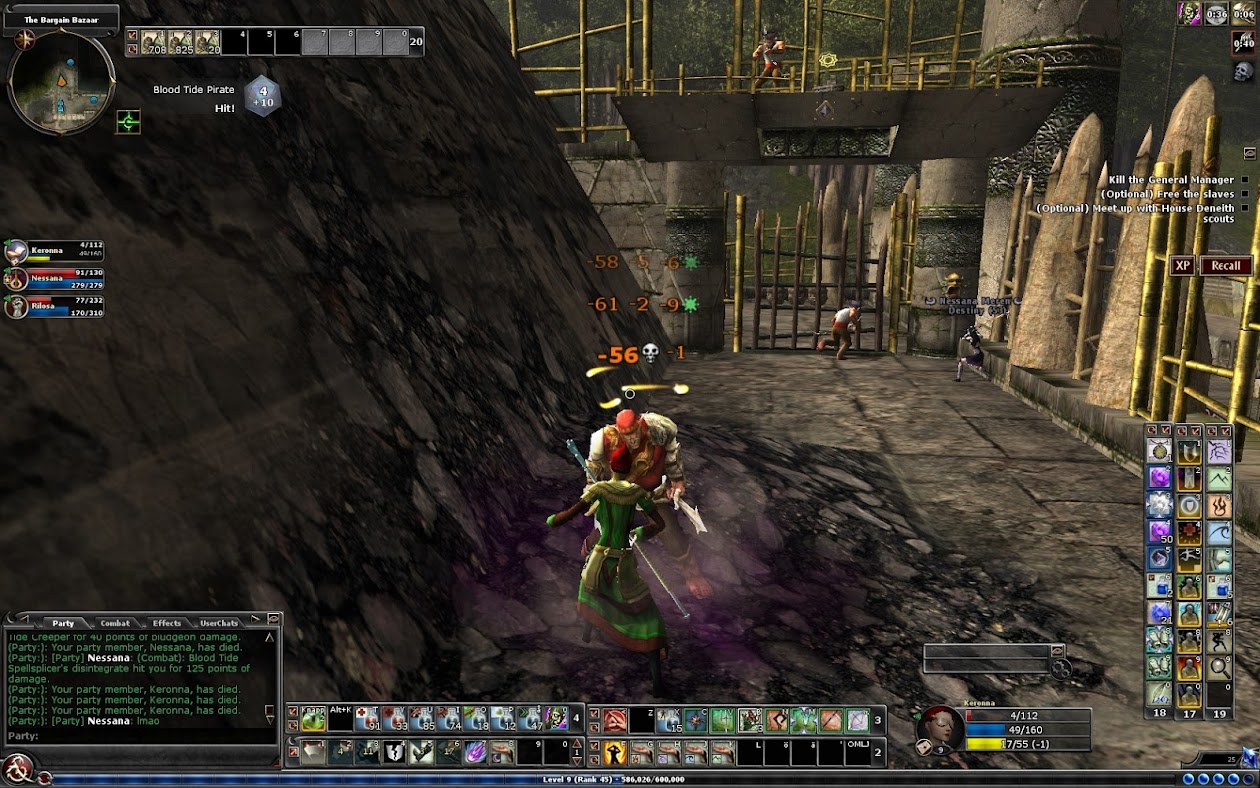1260x788 pixels.
Task: Open the XP button
Action: [x=1183, y=266]
